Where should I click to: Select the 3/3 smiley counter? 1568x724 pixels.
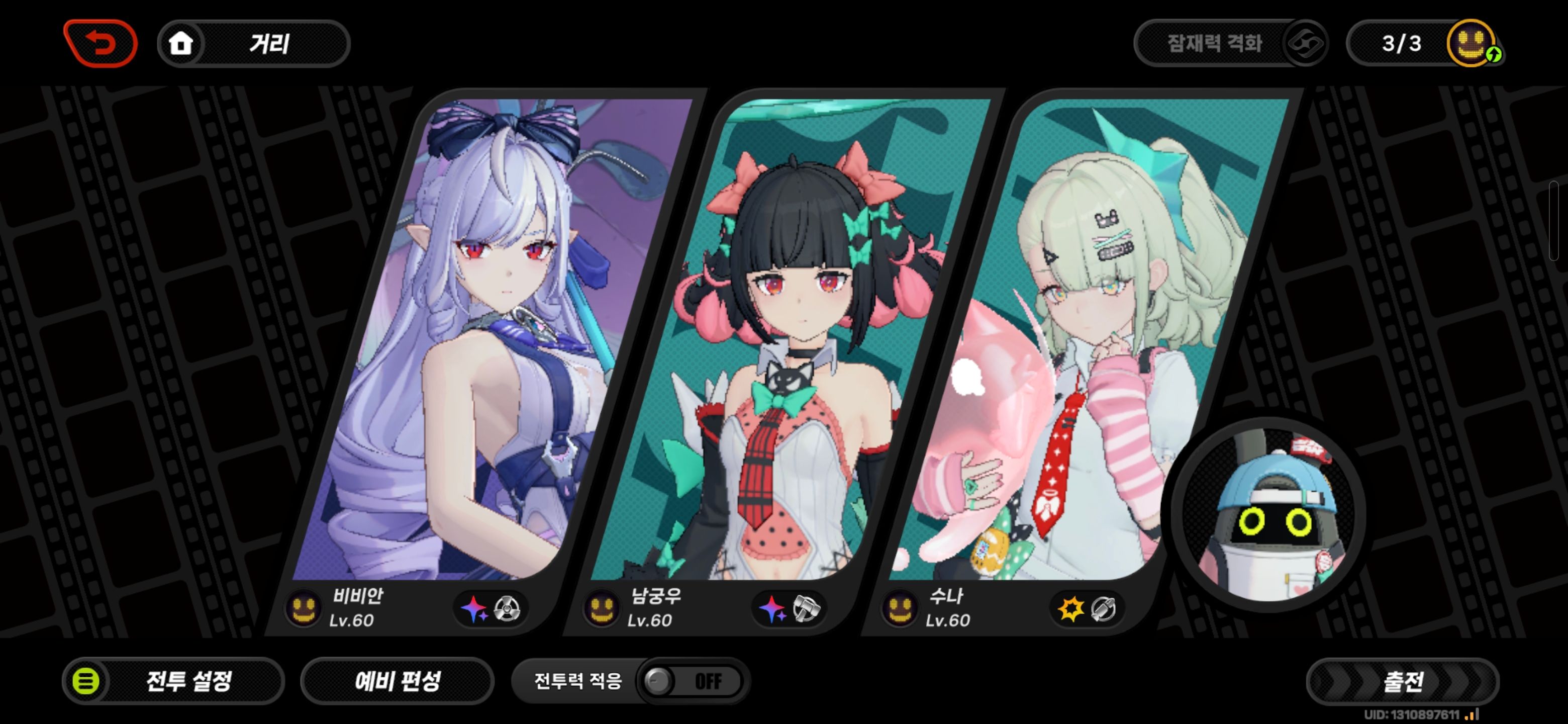point(1424,43)
